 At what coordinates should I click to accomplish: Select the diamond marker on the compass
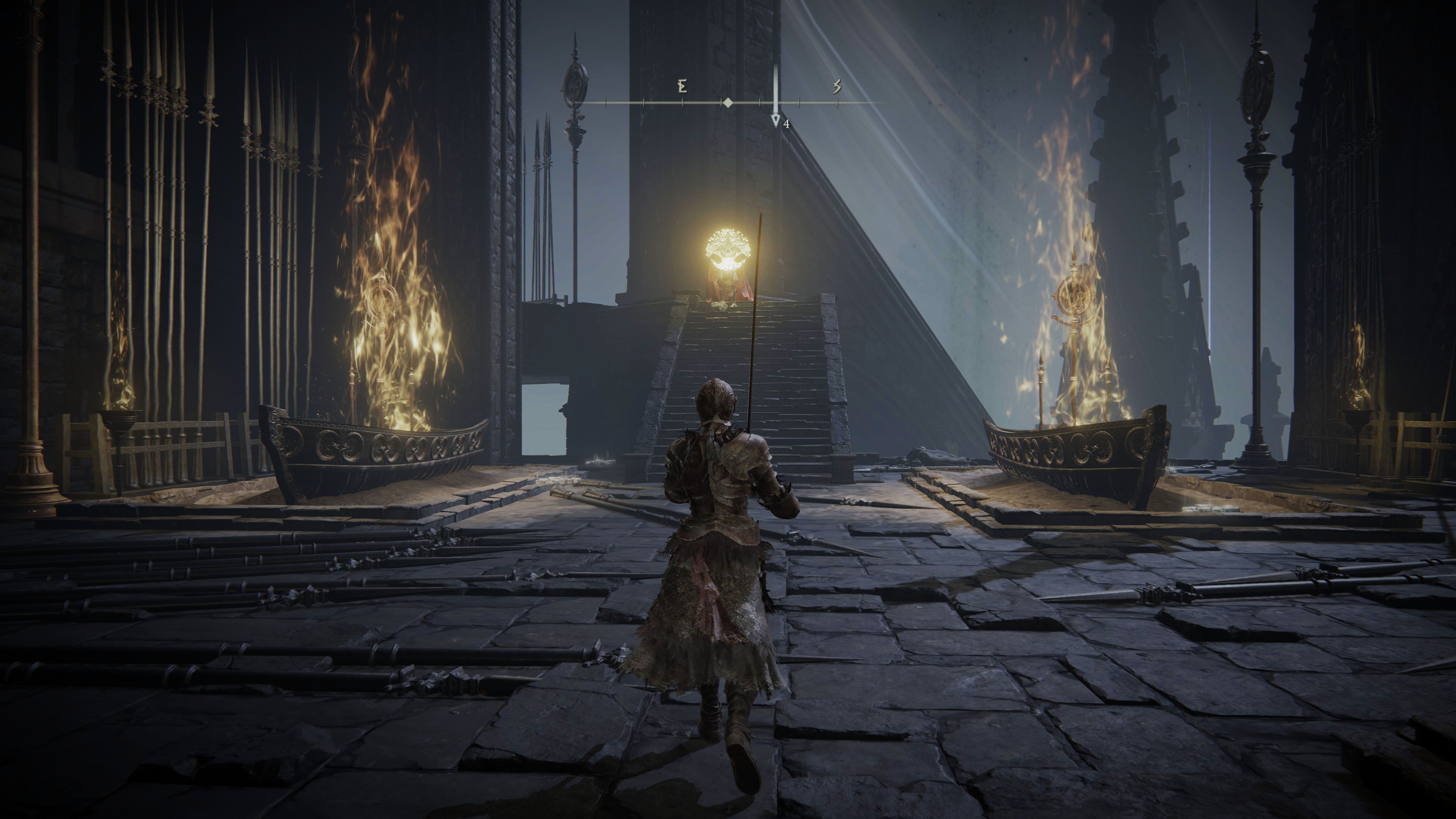click(x=728, y=103)
